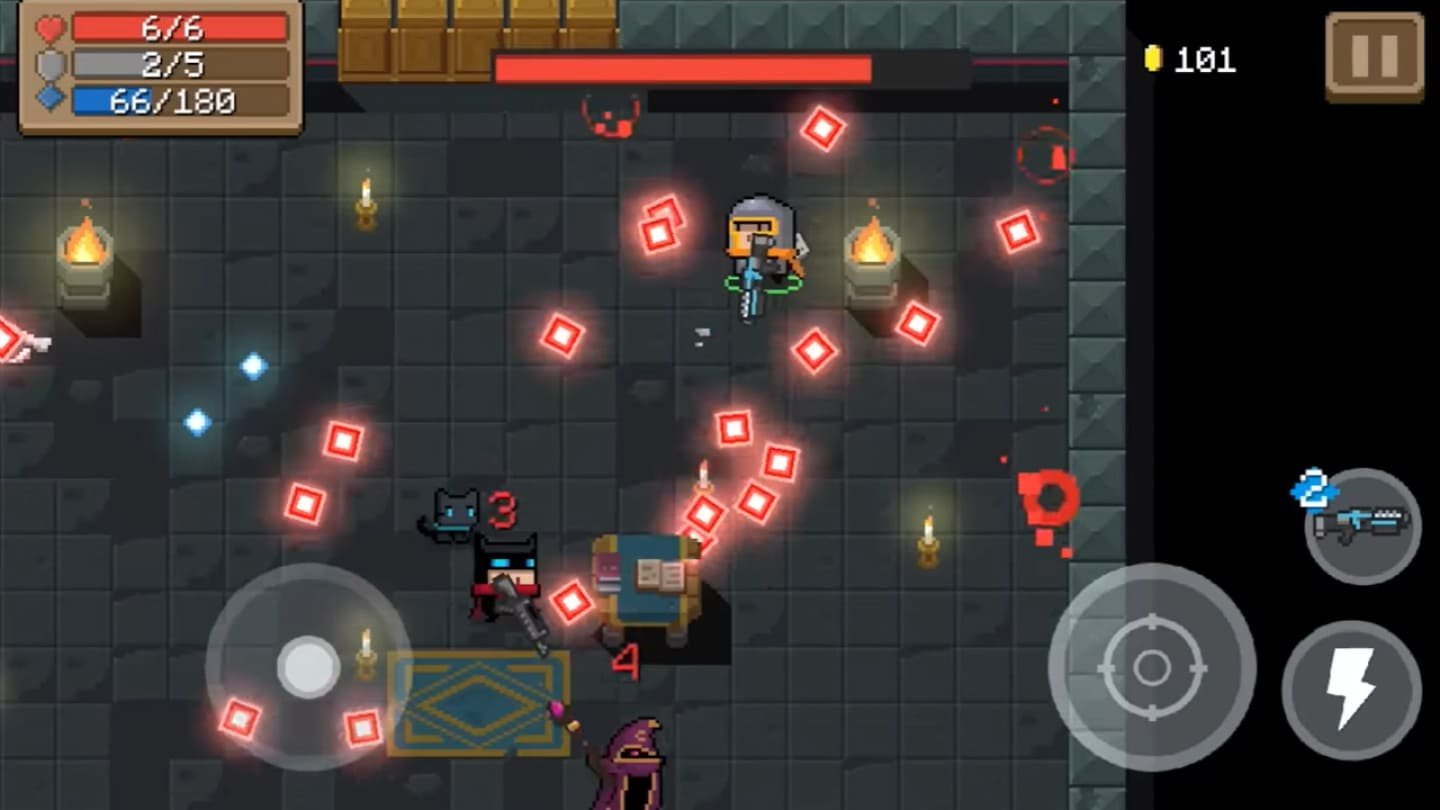Screen dimensions: 1440x810
Task: Tap the virtual movement joystick
Action: click(308, 667)
